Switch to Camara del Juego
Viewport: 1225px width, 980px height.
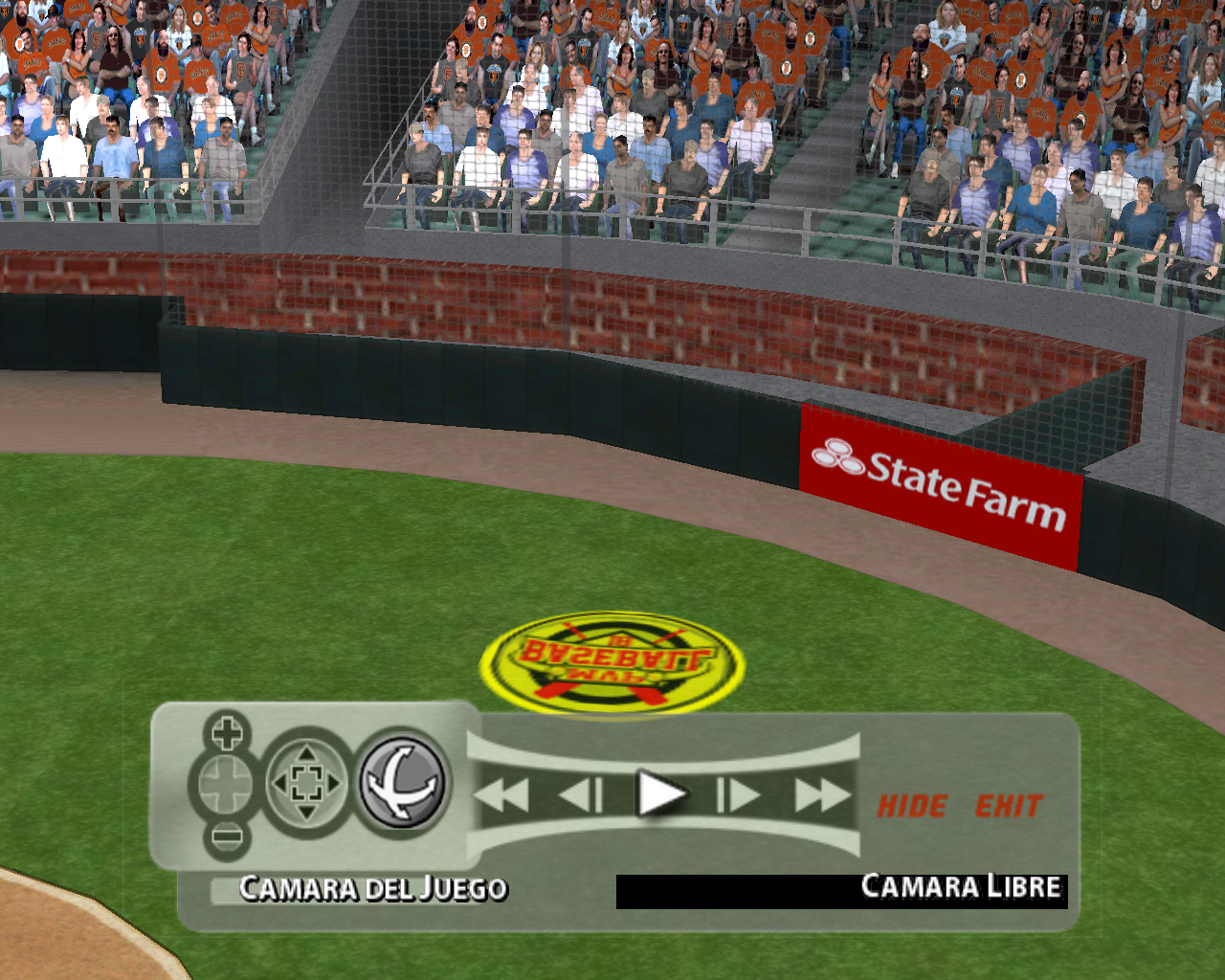(x=373, y=889)
